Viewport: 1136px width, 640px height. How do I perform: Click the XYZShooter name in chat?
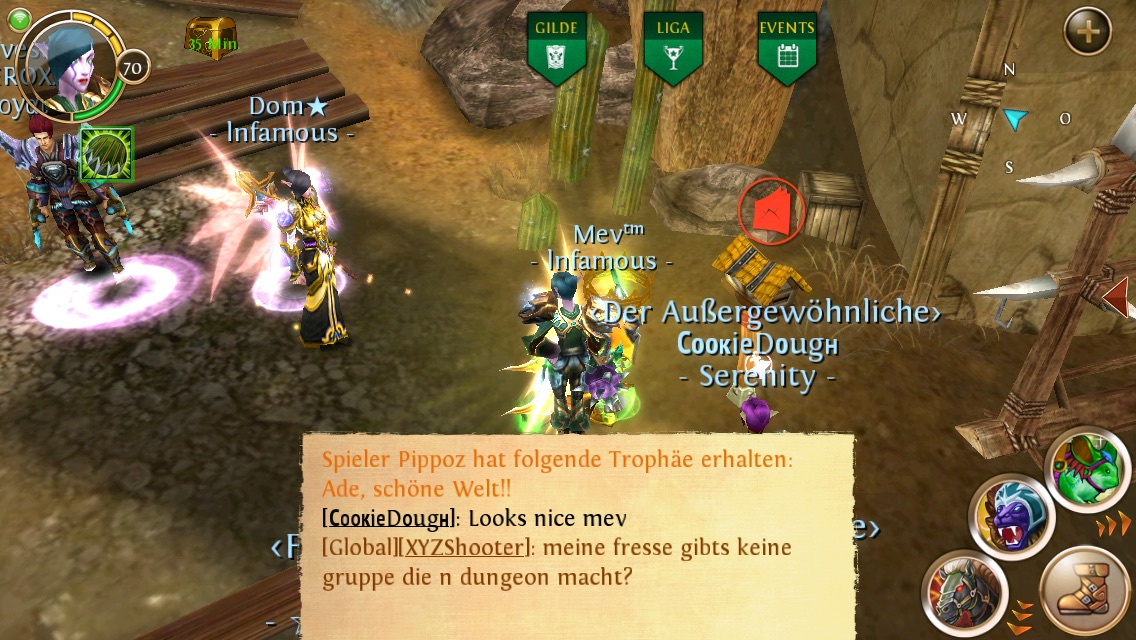[465, 548]
